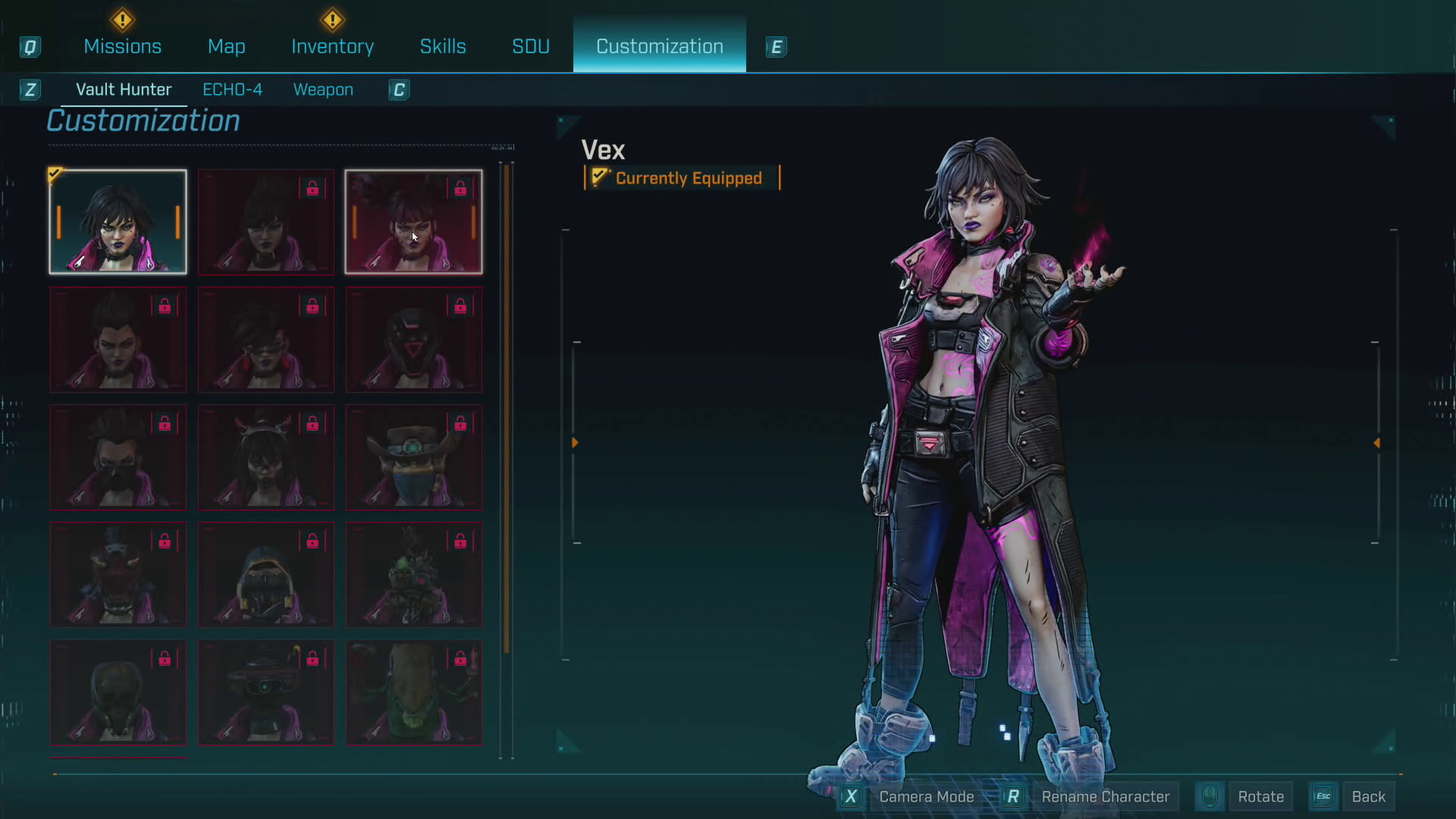Switch to the ECHO-4 sub-tab
Image resolution: width=1456 pixels, height=819 pixels.
point(232,89)
